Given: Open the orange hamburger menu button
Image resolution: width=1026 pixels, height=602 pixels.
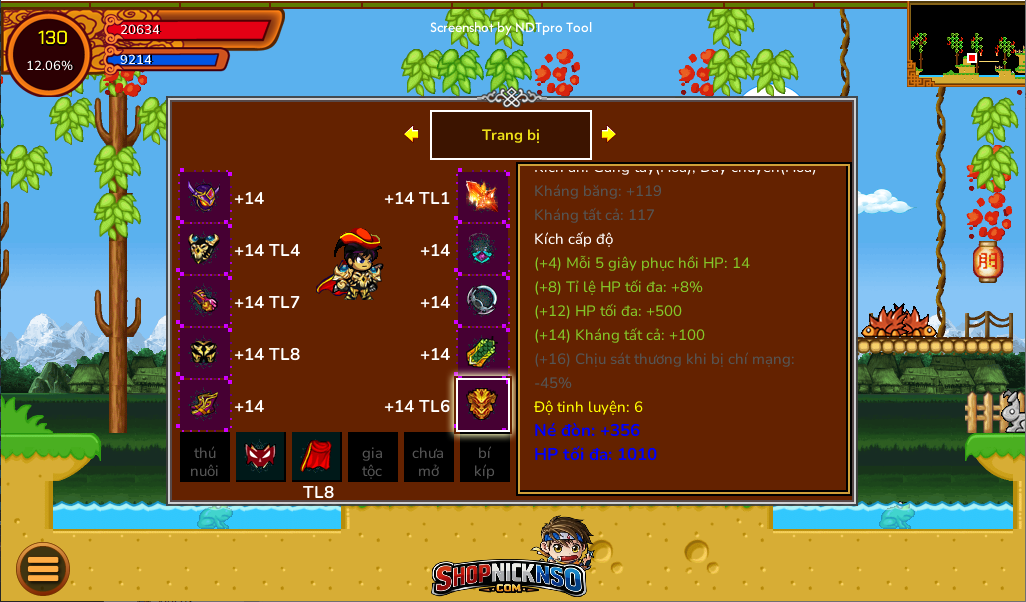Looking at the screenshot, I should pos(43,568).
